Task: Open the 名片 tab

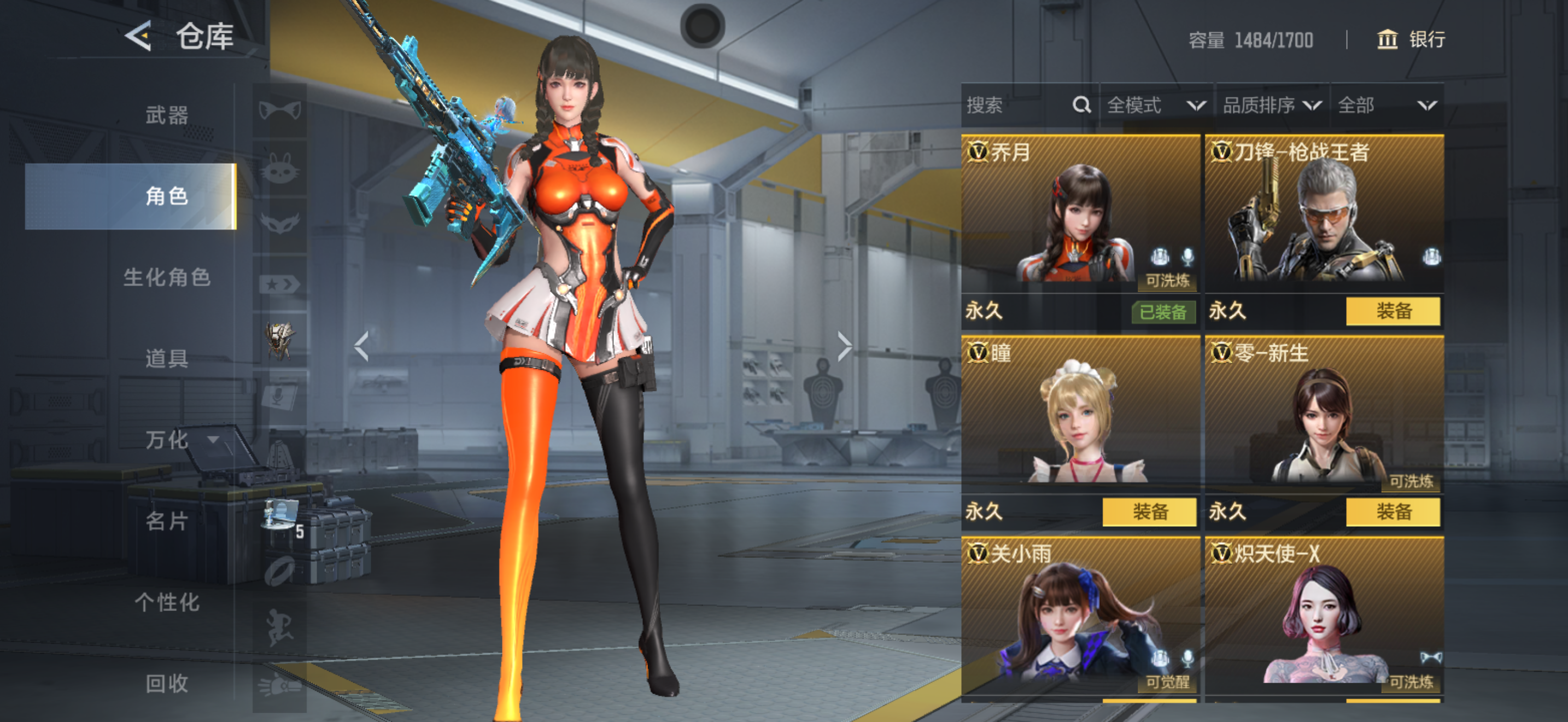Action: pos(166,521)
